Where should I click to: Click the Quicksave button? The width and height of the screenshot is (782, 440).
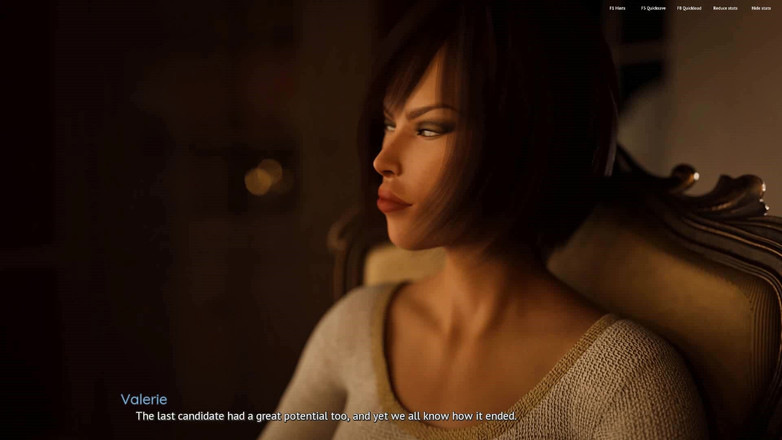point(653,8)
